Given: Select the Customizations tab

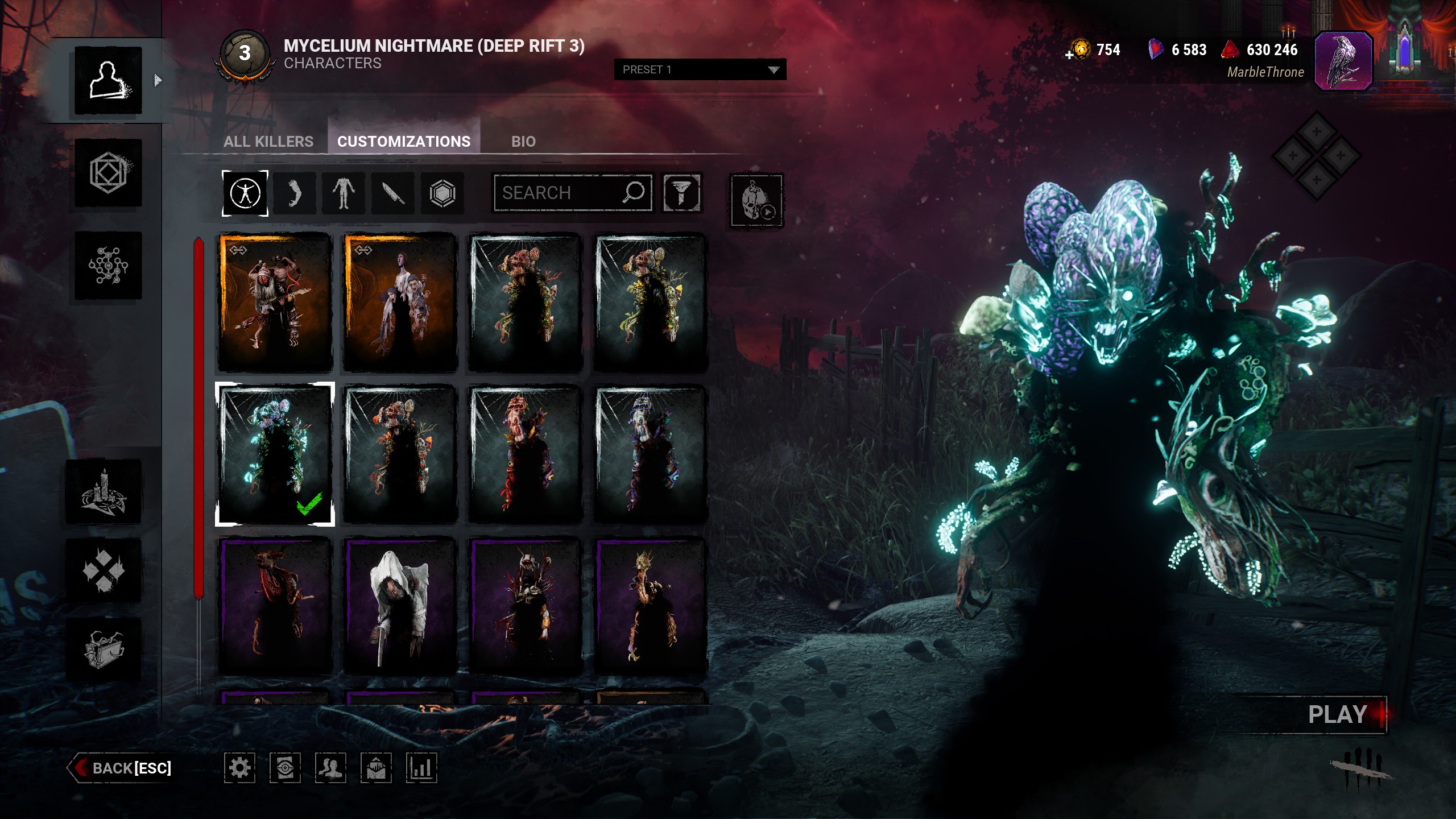Looking at the screenshot, I should pyautogui.click(x=404, y=141).
